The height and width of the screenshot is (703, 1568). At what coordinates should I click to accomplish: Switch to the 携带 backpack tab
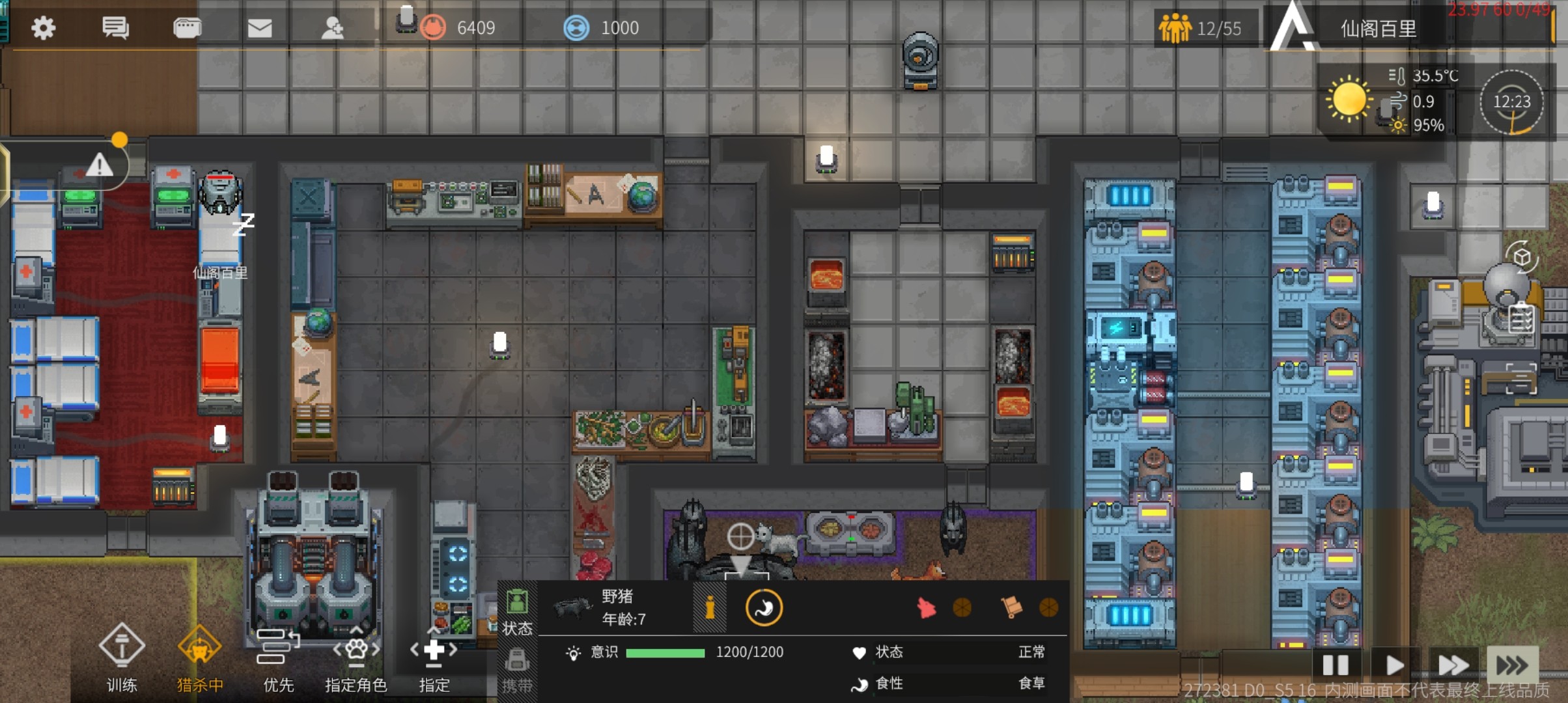tap(518, 669)
